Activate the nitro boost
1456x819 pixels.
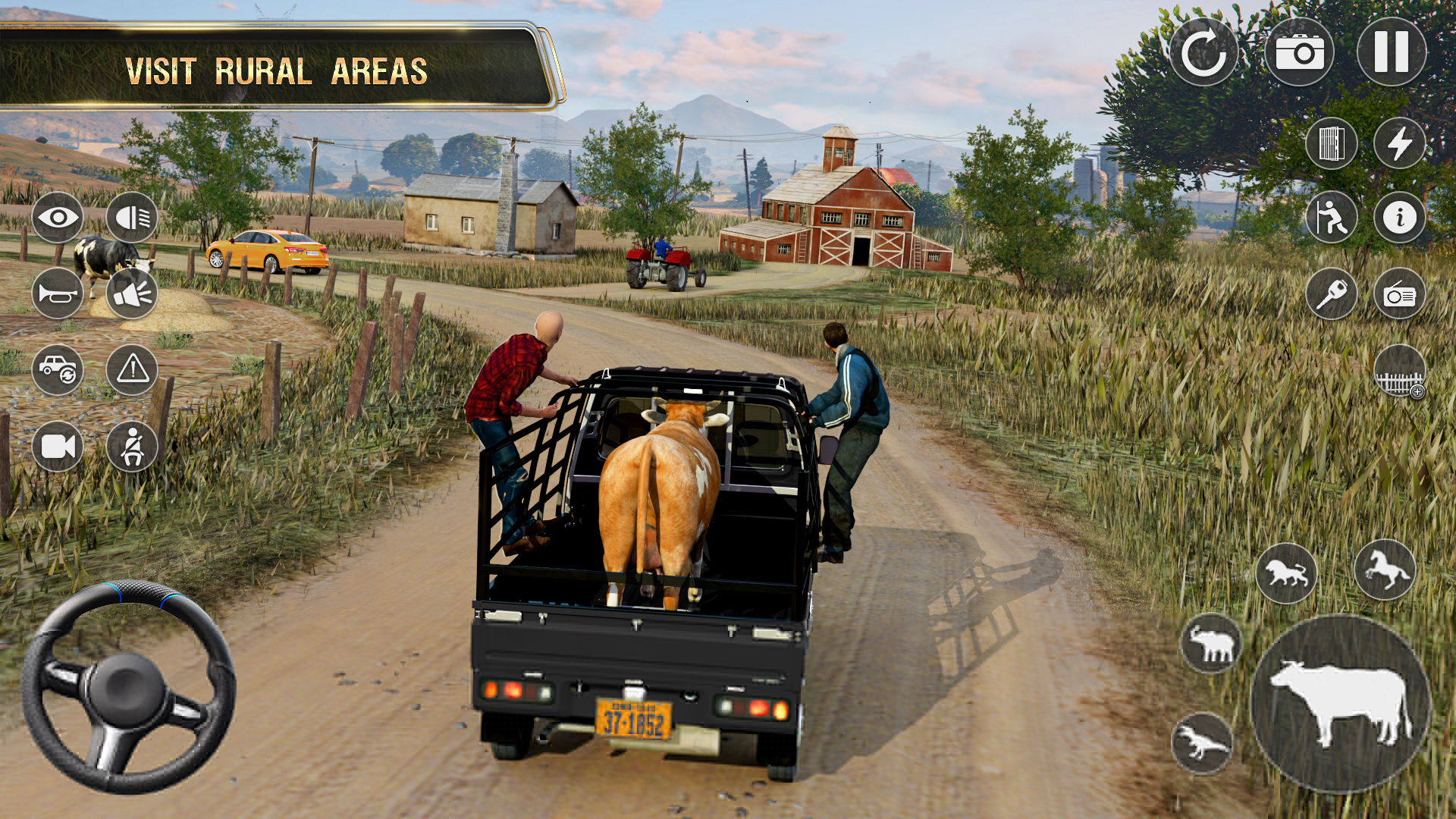tap(1399, 144)
